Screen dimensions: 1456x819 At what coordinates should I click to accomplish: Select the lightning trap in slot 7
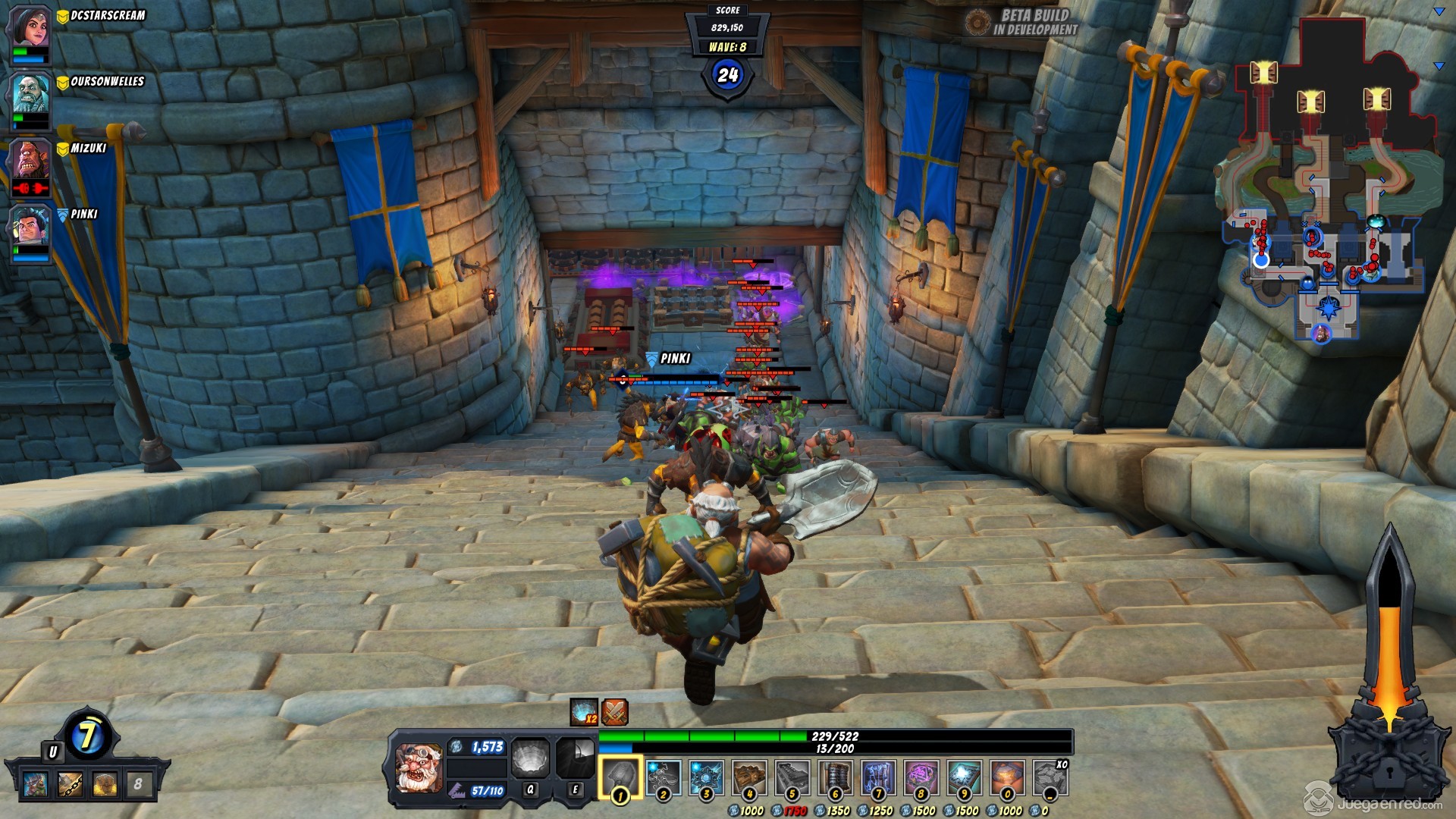tap(878, 777)
